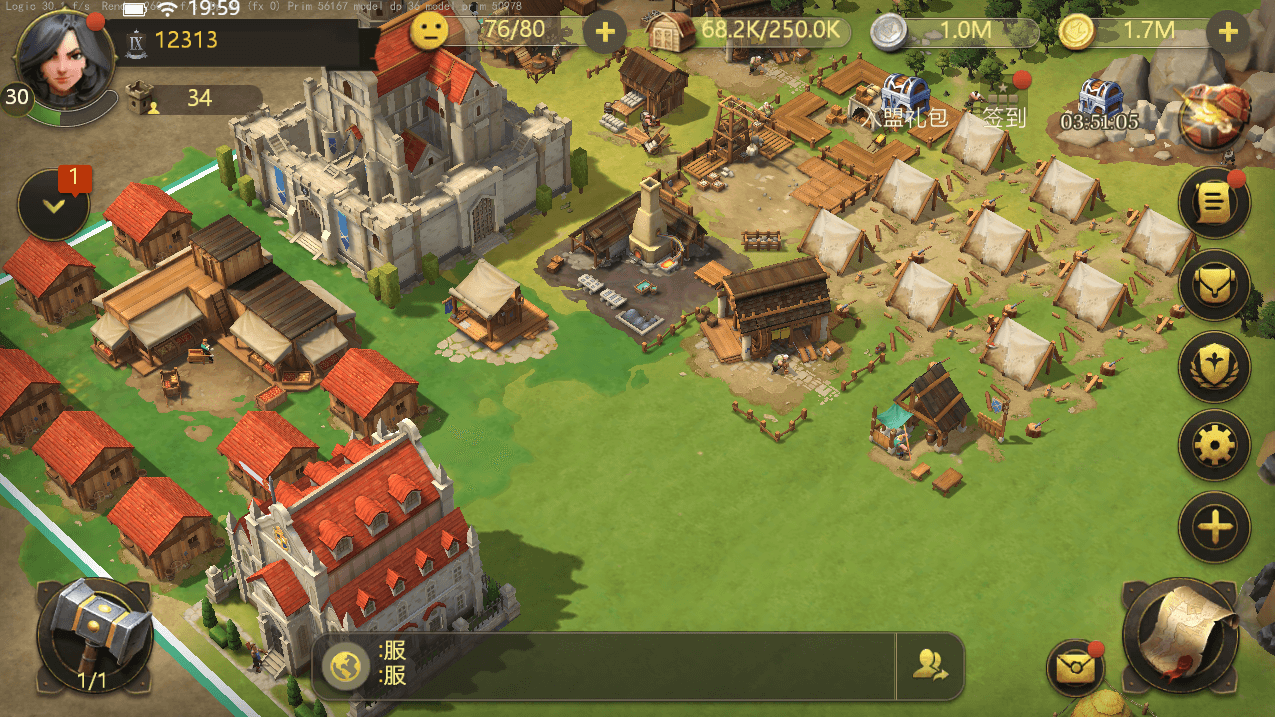Open the gear settings menu
This screenshot has width=1275, height=717.
click(1214, 445)
